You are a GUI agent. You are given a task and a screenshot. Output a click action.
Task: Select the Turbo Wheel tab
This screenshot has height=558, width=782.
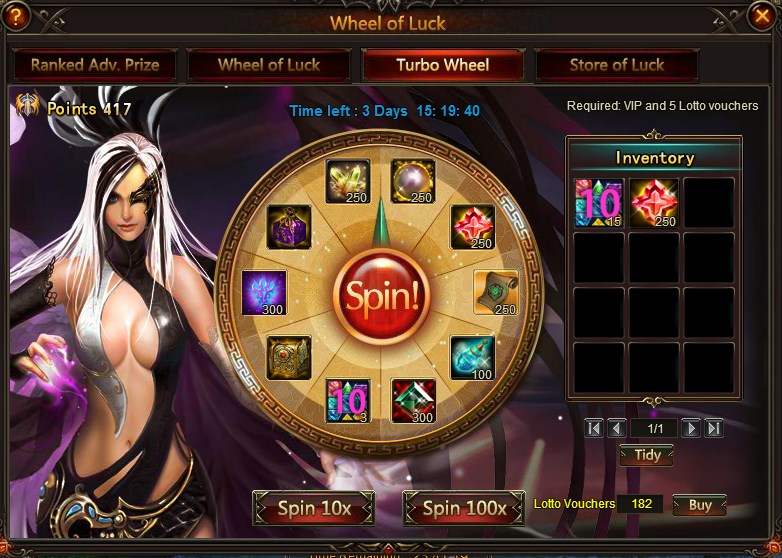pyautogui.click(x=443, y=65)
